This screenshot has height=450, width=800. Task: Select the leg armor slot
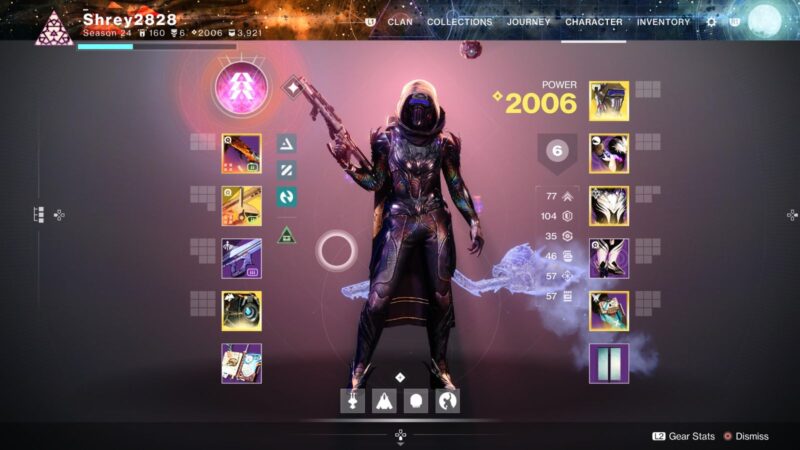pyautogui.click(x=609, y=258)
